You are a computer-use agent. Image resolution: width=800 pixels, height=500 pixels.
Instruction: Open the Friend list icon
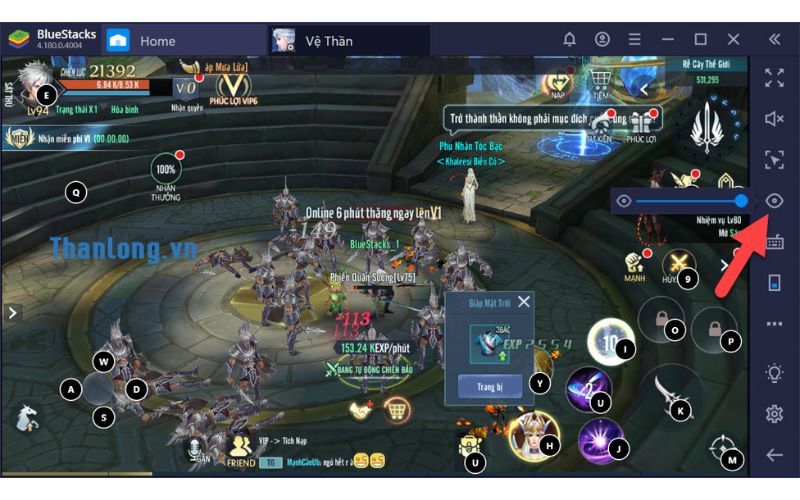tap(240, 450)
